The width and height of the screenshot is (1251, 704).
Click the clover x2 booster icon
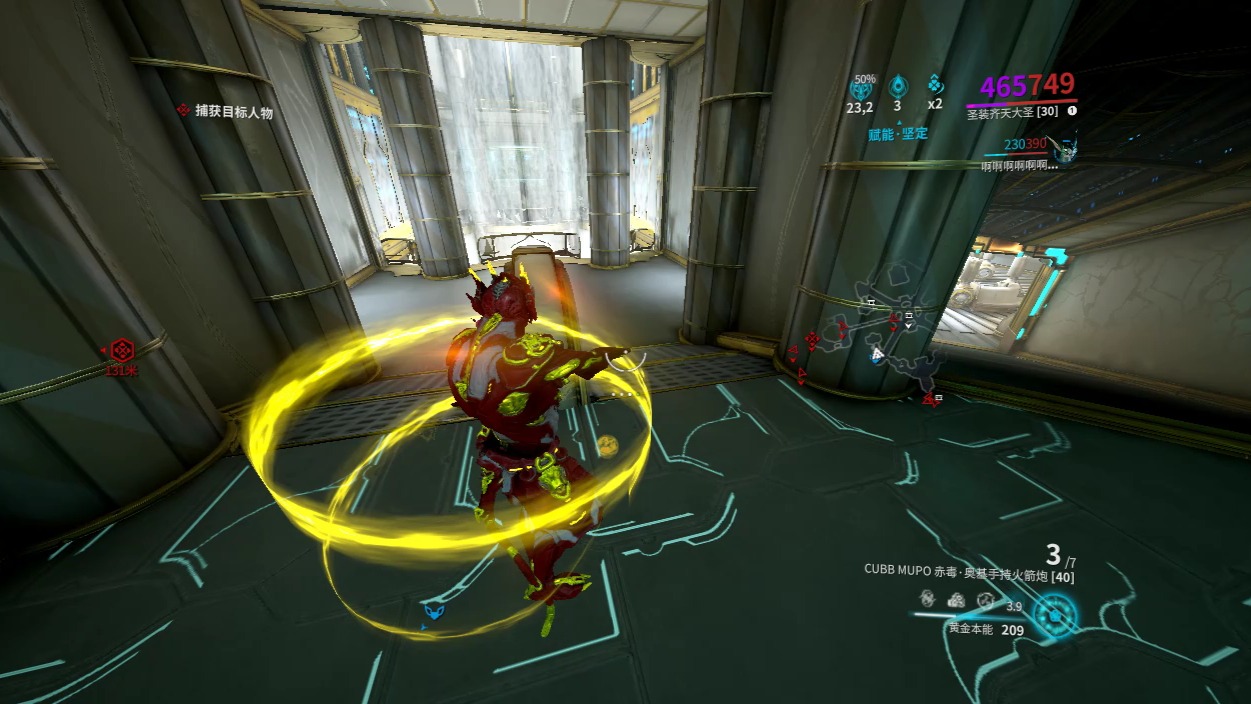pyautogui.click(x=935, y=84)
